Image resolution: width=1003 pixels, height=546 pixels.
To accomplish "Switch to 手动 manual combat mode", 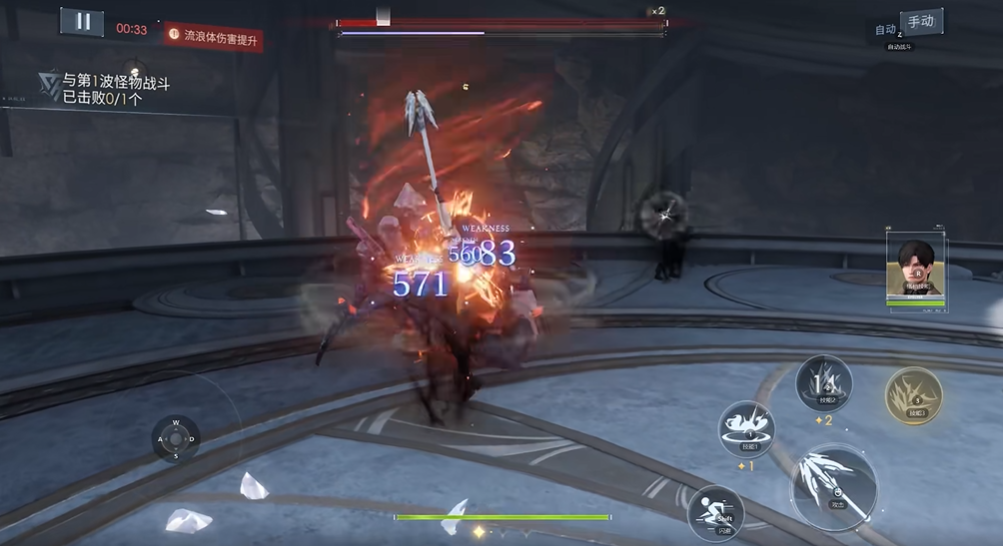I will point(921,22).
